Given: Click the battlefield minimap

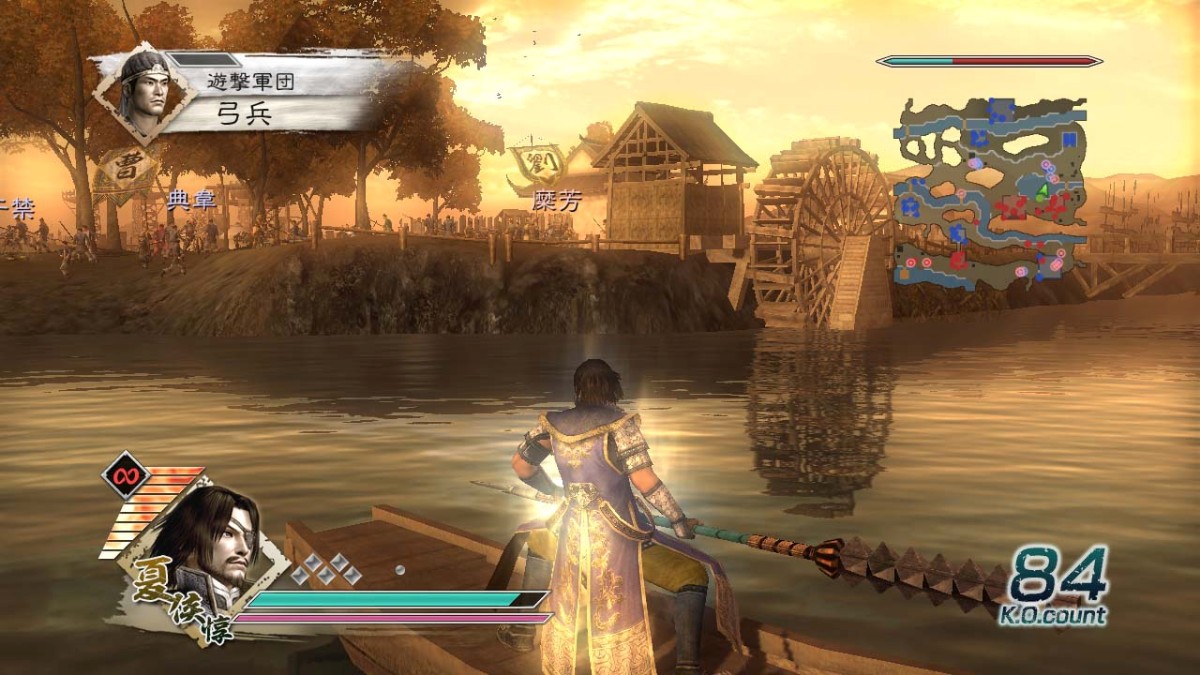Looking at the screenshot, I should click(990, 192).
